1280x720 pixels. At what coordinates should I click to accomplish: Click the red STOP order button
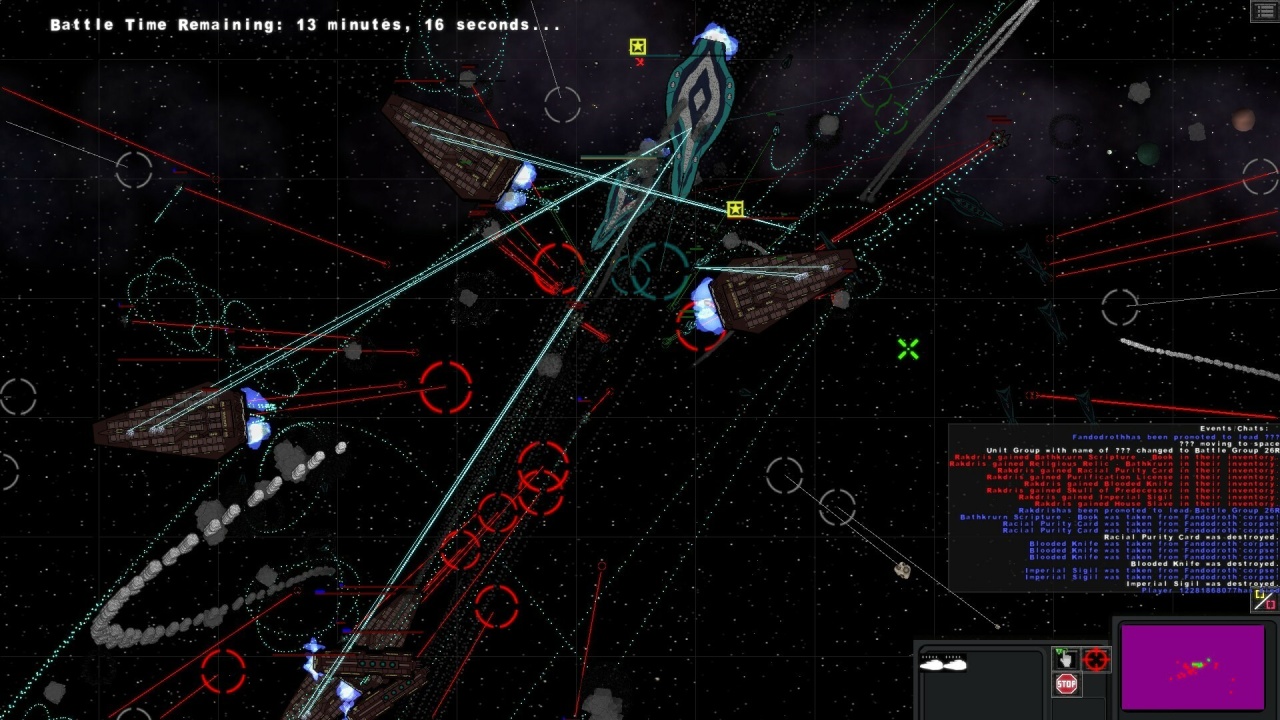(1067, 684)
